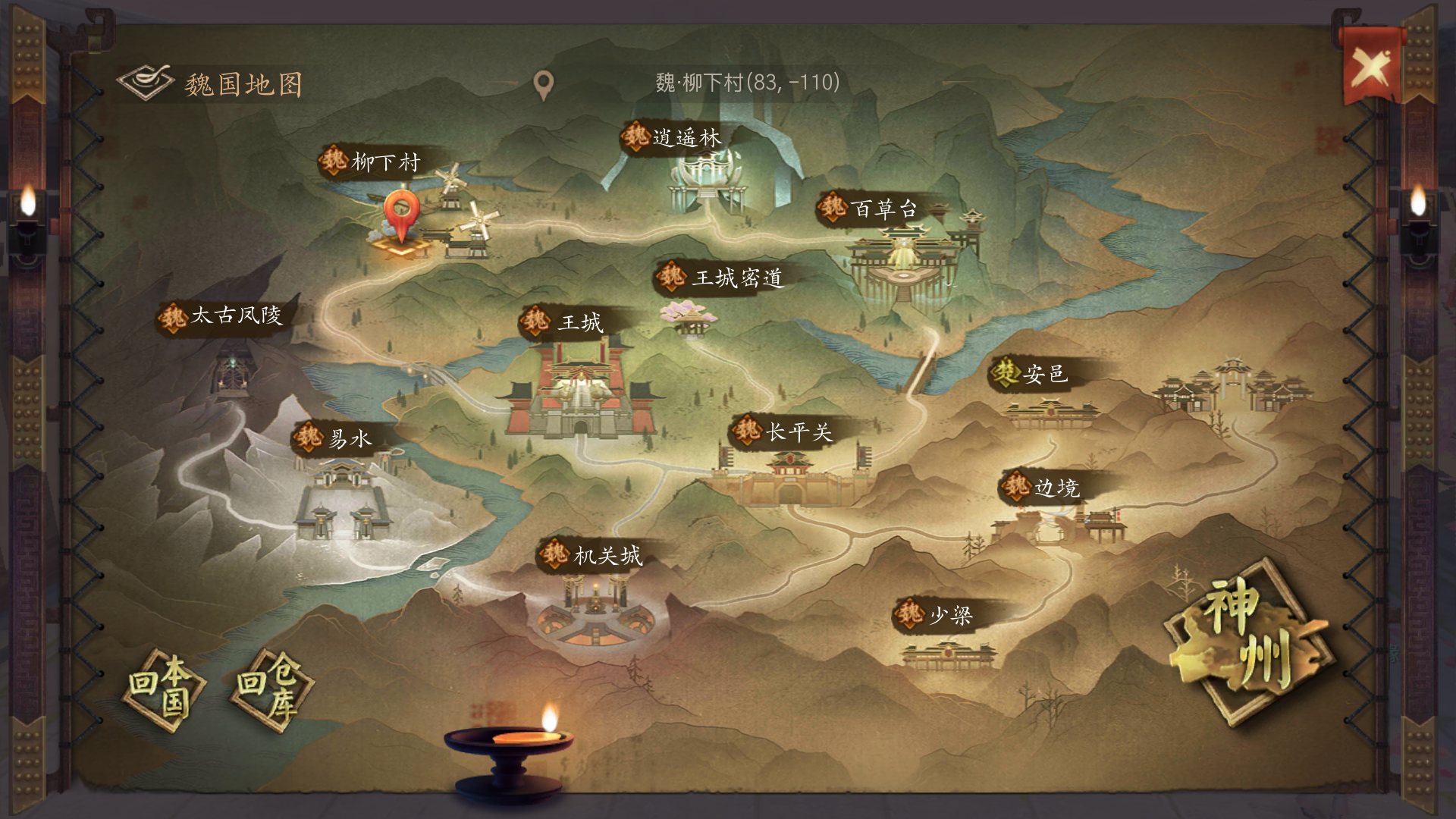Open the 神州 world map
The width and height of the screenshot is (1456, 819).
(1247, 641)
